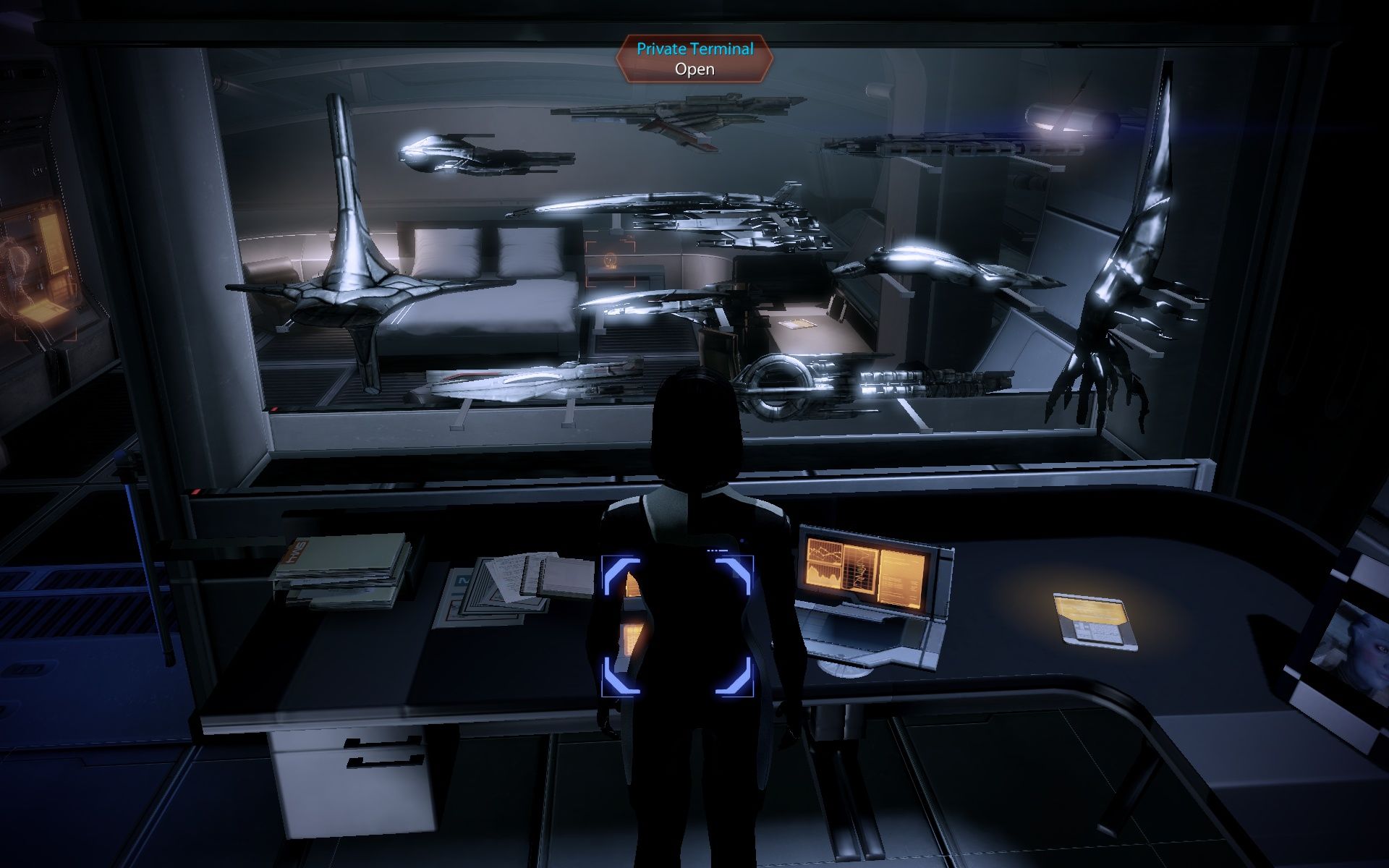Viewport: 1389px width, 868px height.
Task: Select the blue bracketed interaction marker
Action: coord(676,626)
